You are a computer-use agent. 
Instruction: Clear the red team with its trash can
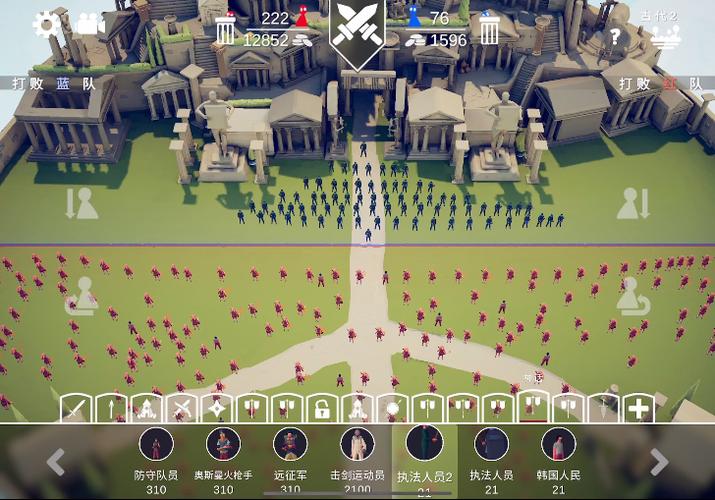point(226,31)
